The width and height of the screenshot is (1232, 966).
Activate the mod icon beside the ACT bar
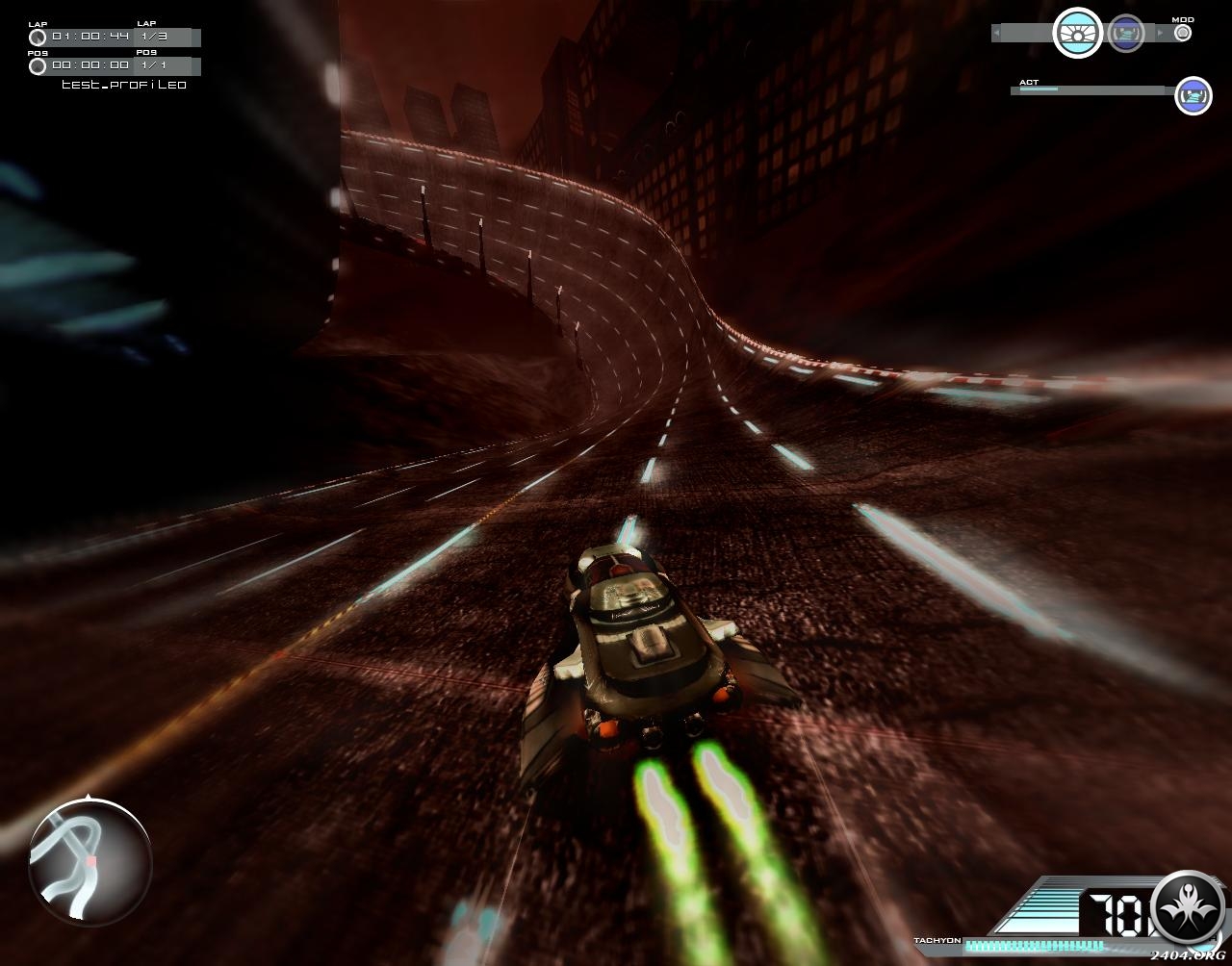pyautogui.click(x=1193, y=95)
